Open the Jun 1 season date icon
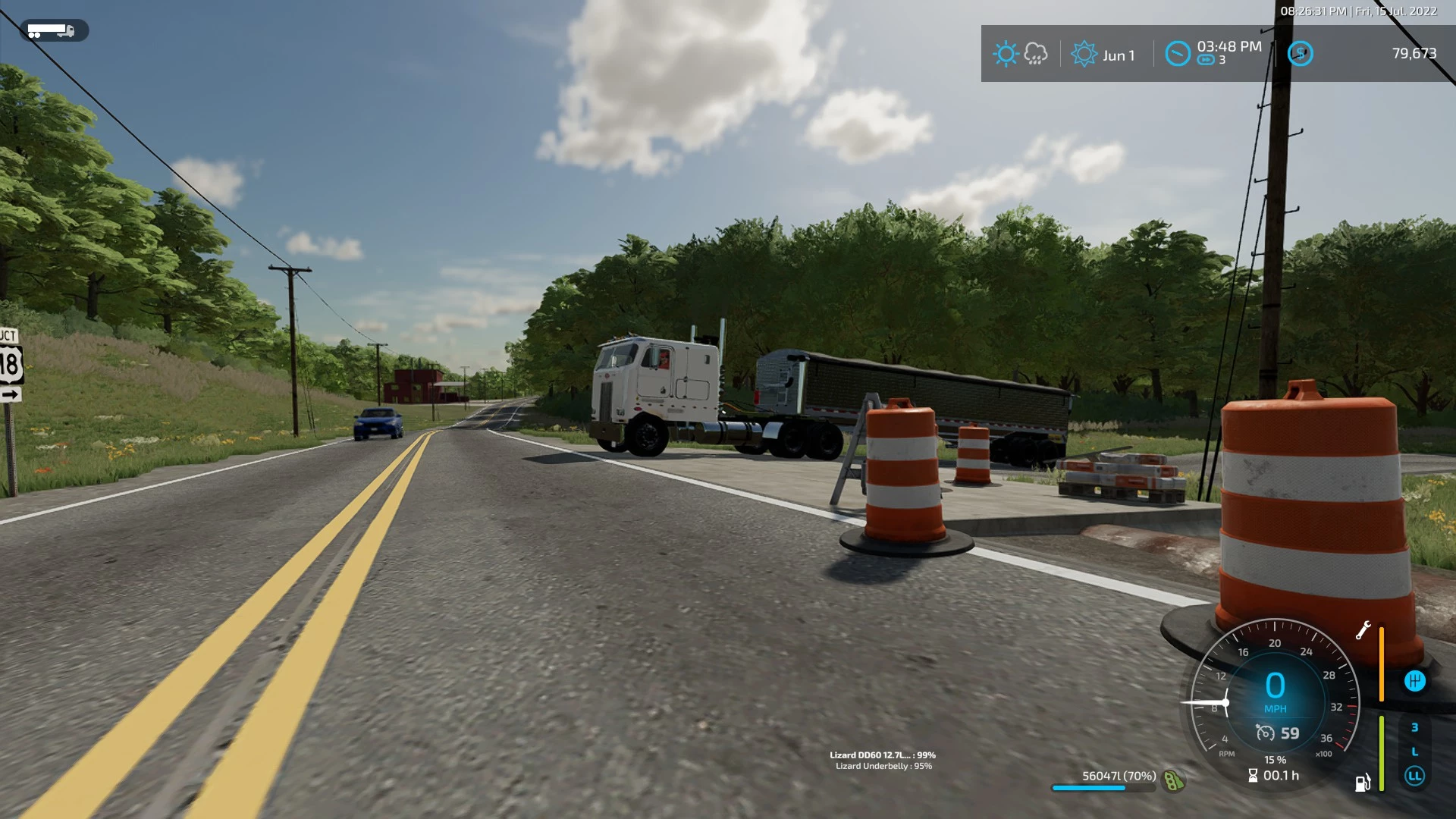 pos(1084,54)
